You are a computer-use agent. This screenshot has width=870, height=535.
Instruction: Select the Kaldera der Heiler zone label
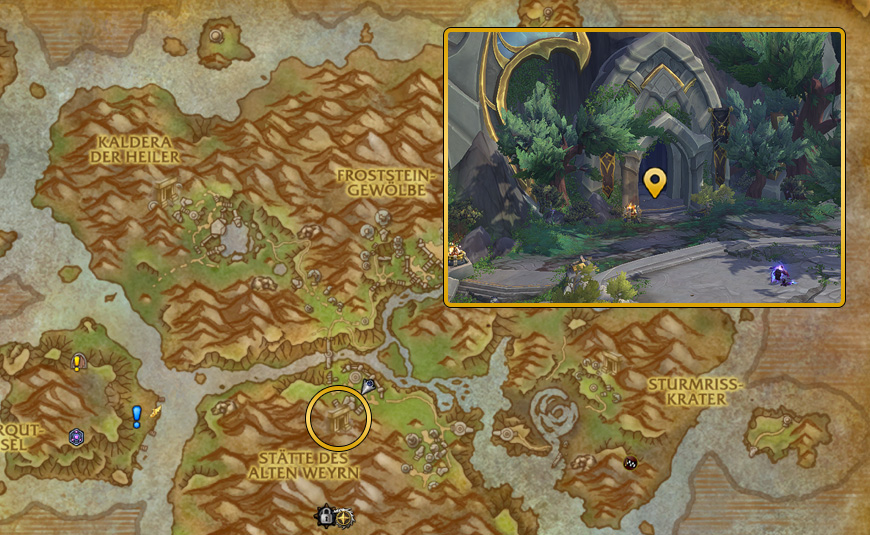click(135, 150)
